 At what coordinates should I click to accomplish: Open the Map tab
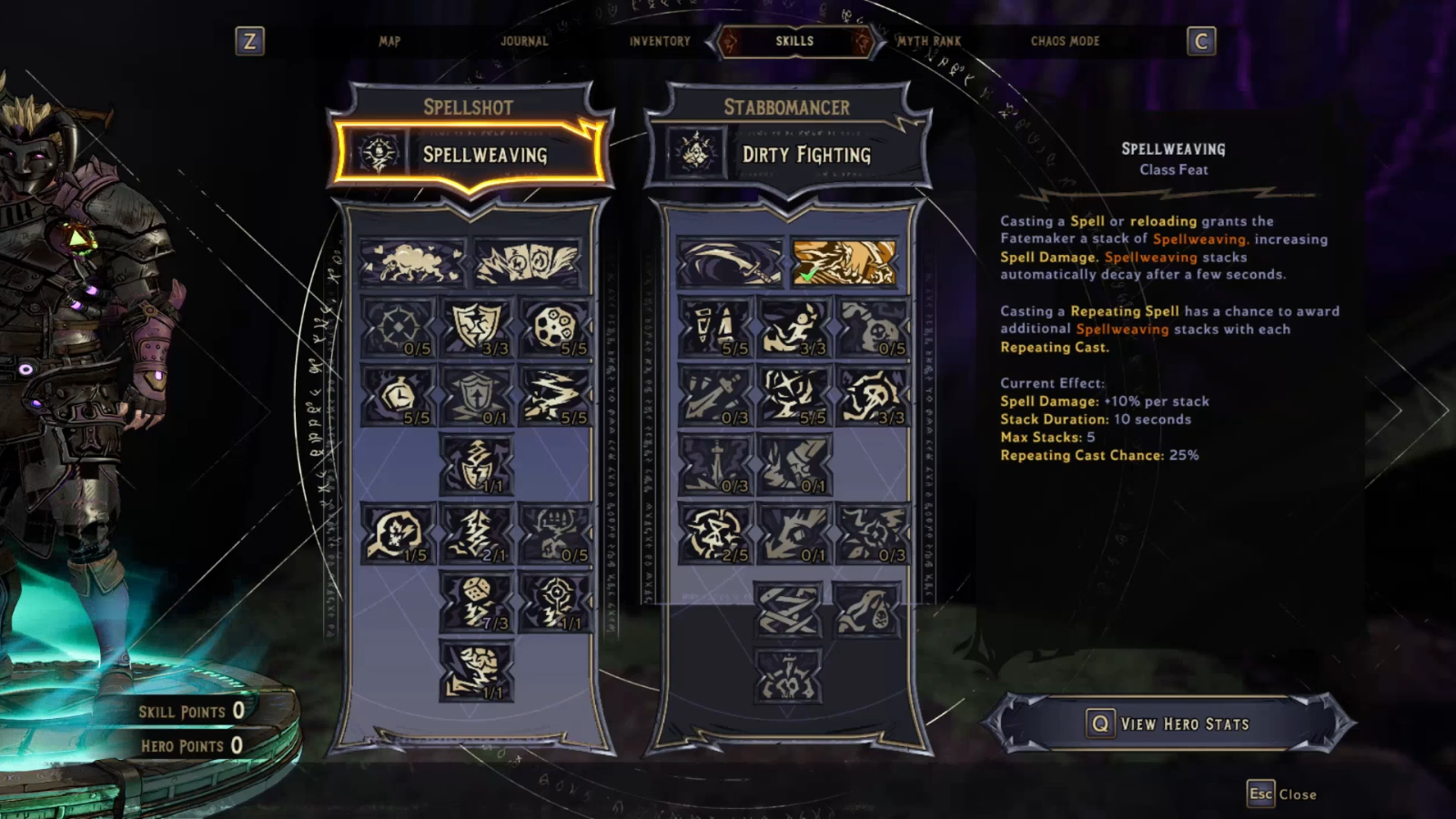click(x=390, y=41)
